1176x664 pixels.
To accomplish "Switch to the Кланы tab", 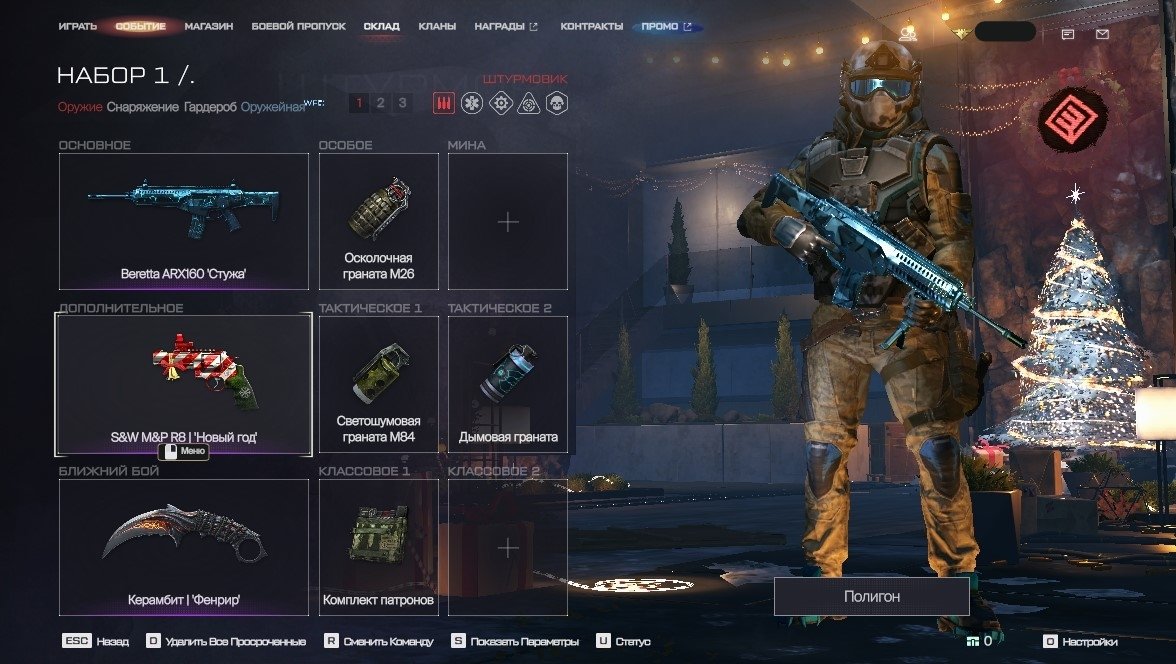I will [x=437, y=26].
